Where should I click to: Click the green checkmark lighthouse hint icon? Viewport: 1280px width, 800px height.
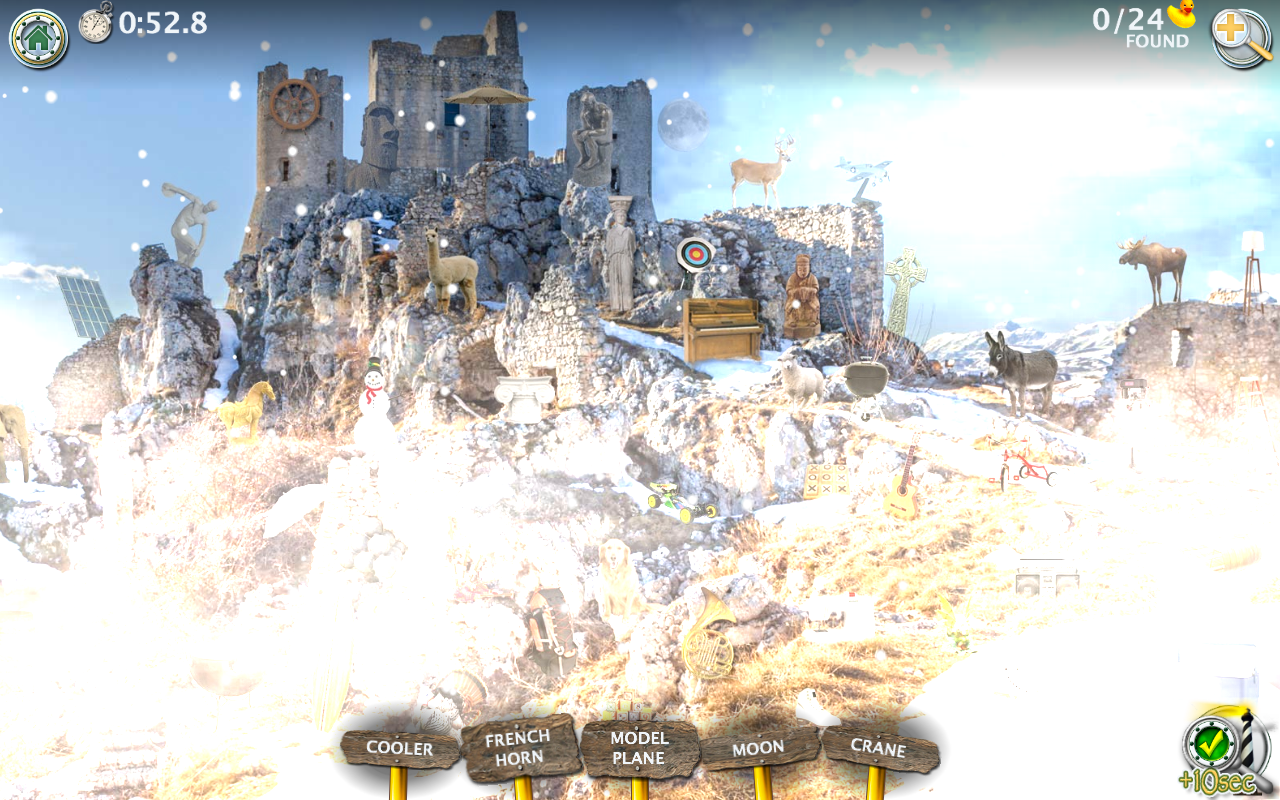tap(1213, 744)
